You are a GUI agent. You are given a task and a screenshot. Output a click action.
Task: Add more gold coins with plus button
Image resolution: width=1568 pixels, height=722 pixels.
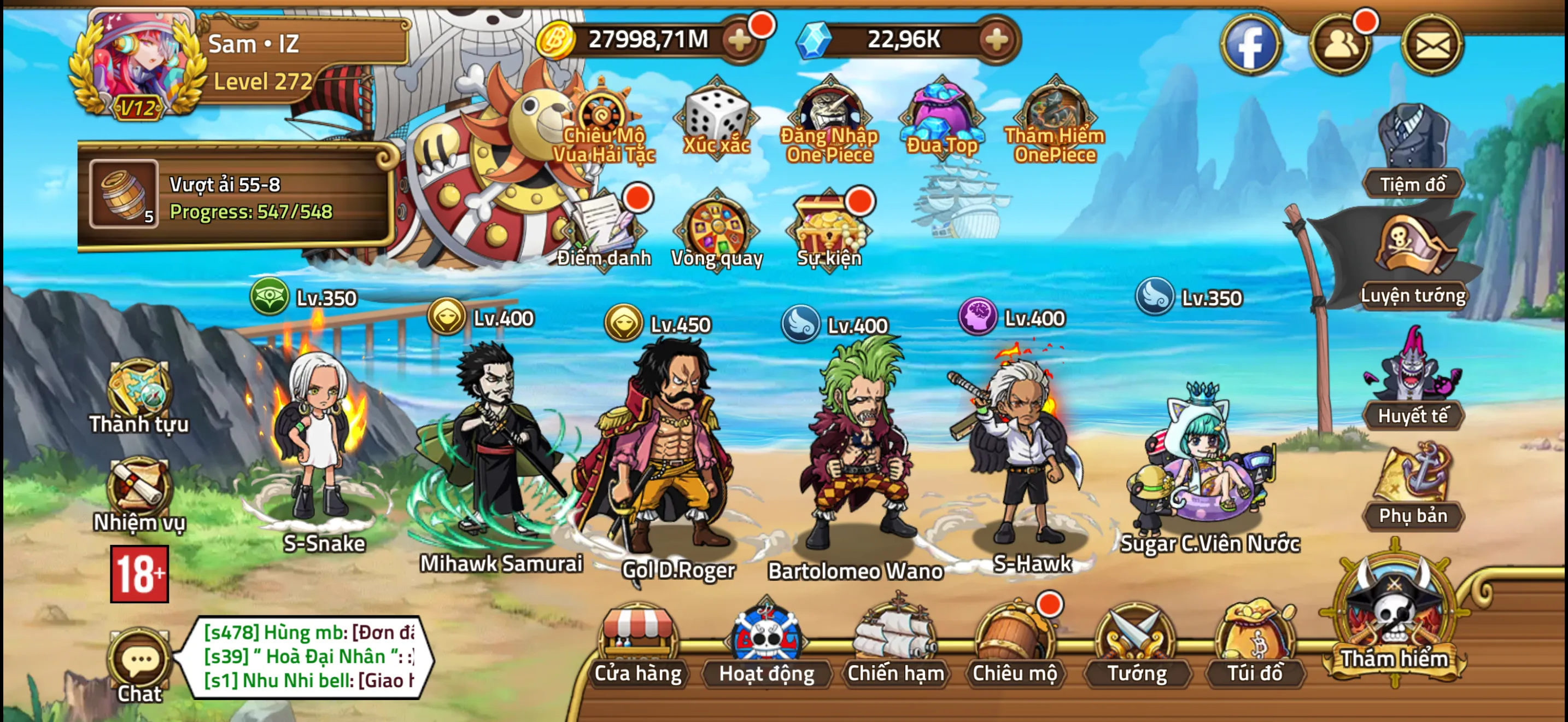(x=740, y=41)
